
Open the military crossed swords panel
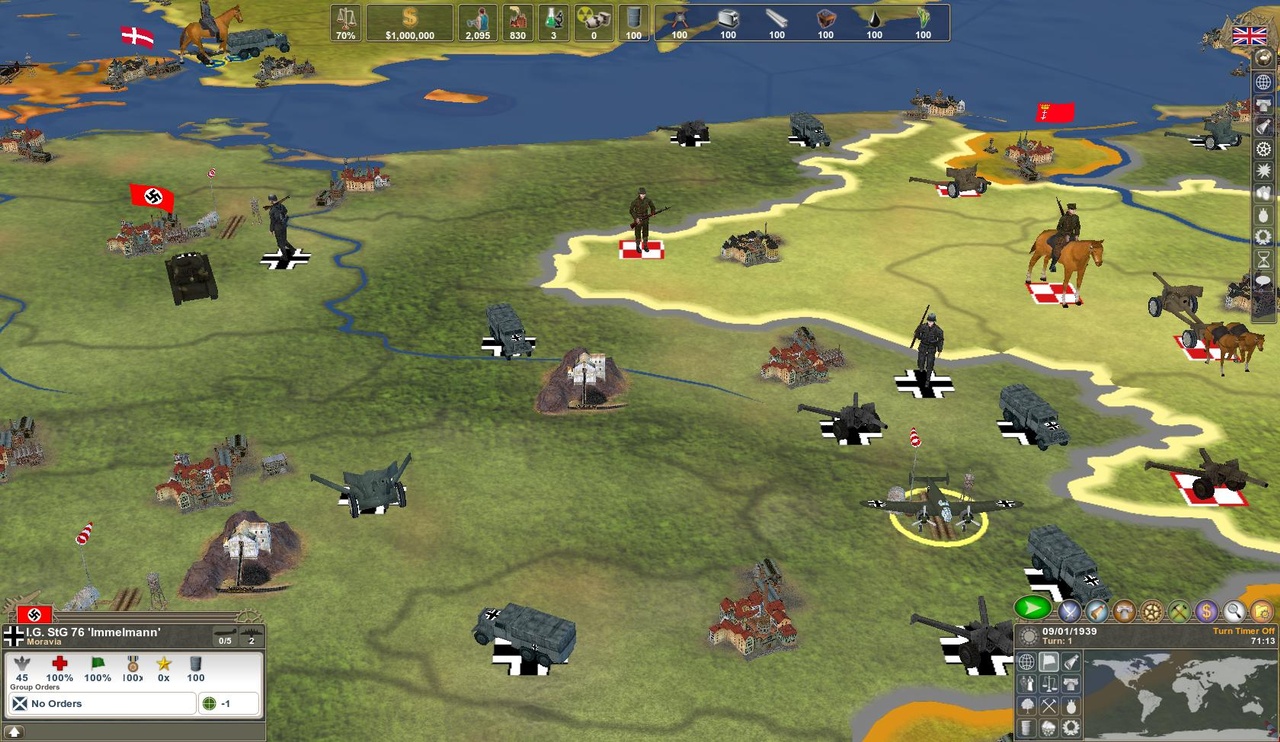(x=1069, y=610)
